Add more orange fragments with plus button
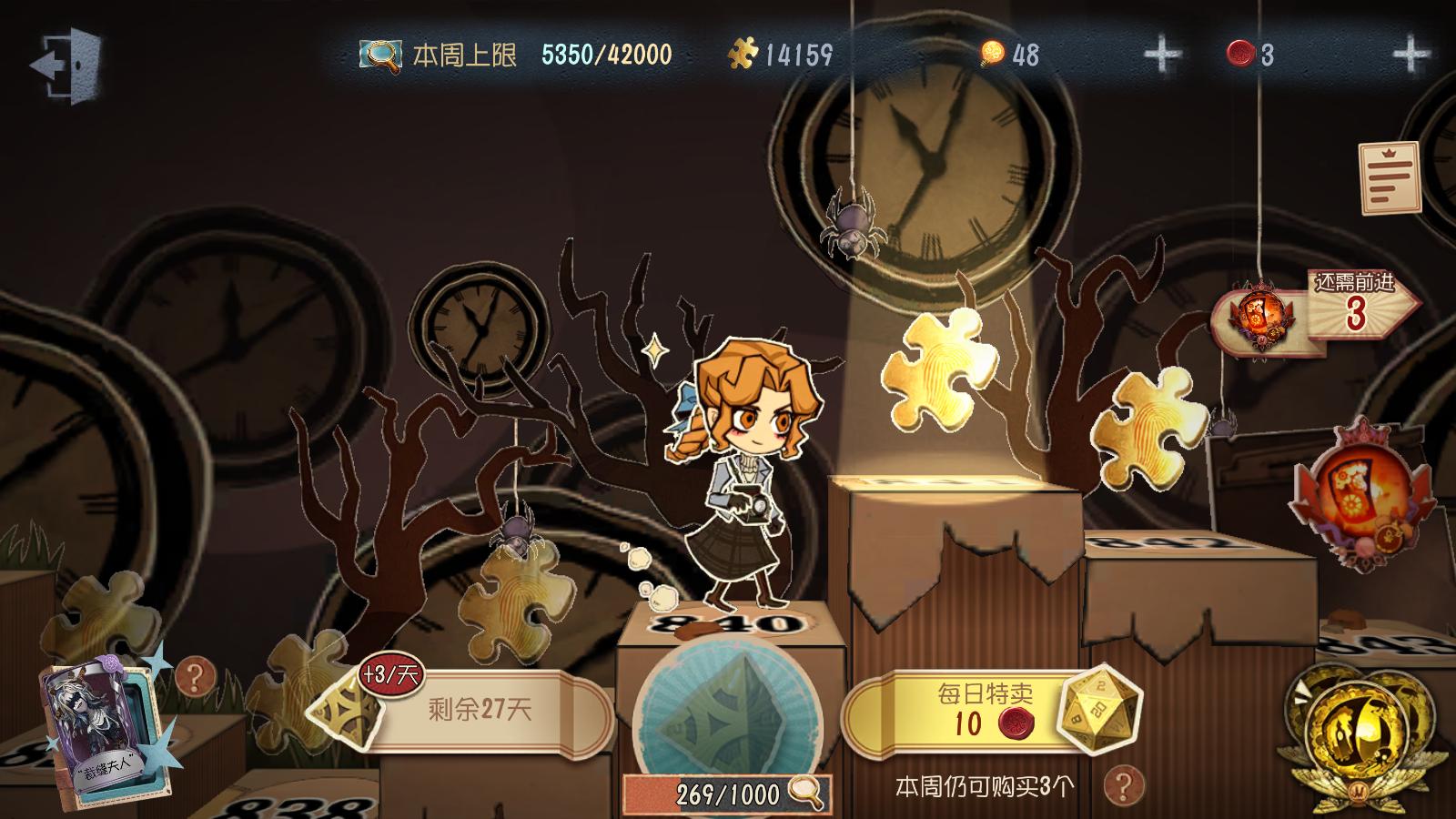Image resolution: width=1456 pixels, height=819 pixels. [x=1162, y=56]
